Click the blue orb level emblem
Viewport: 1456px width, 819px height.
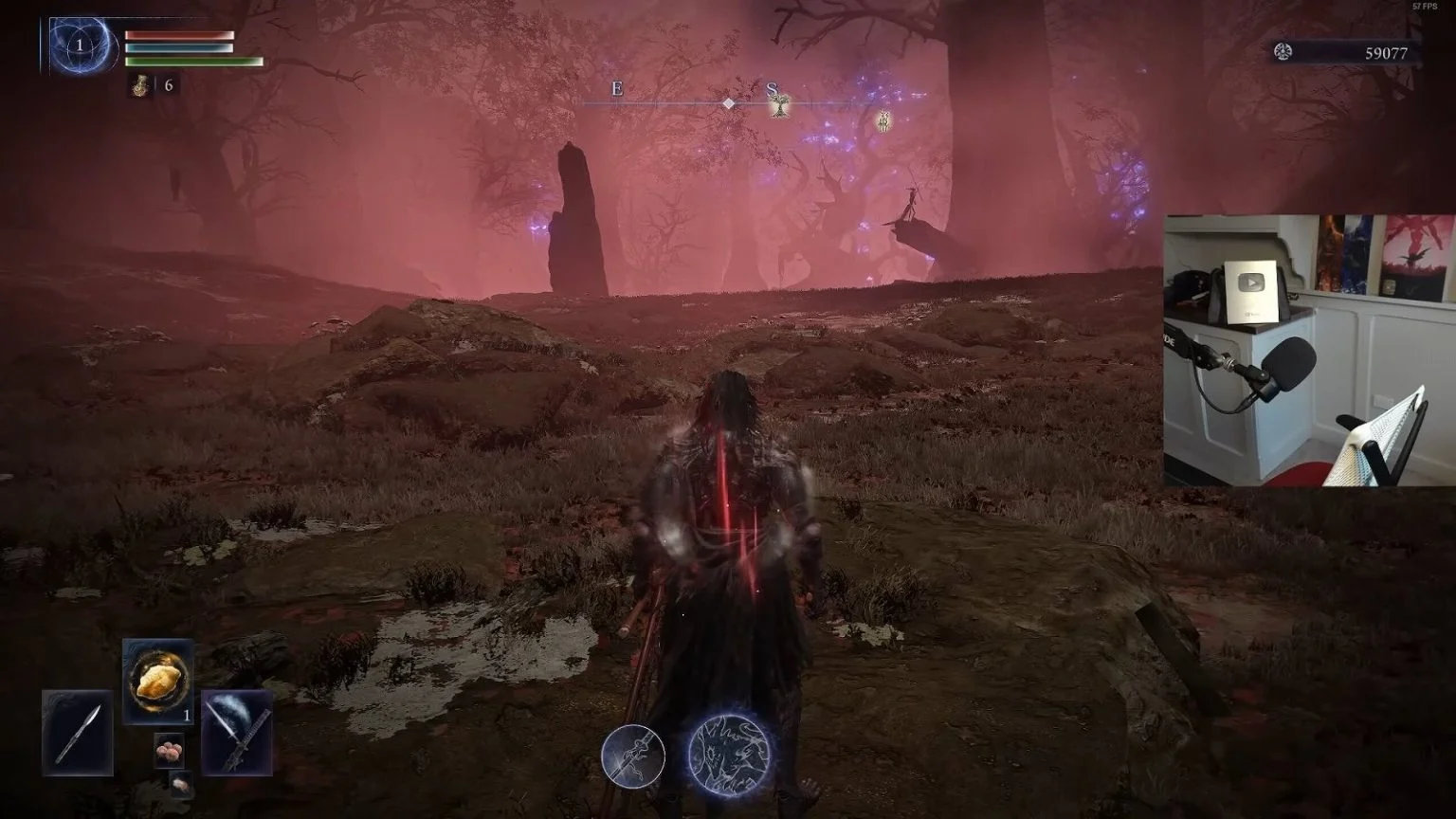pos(80,45)
